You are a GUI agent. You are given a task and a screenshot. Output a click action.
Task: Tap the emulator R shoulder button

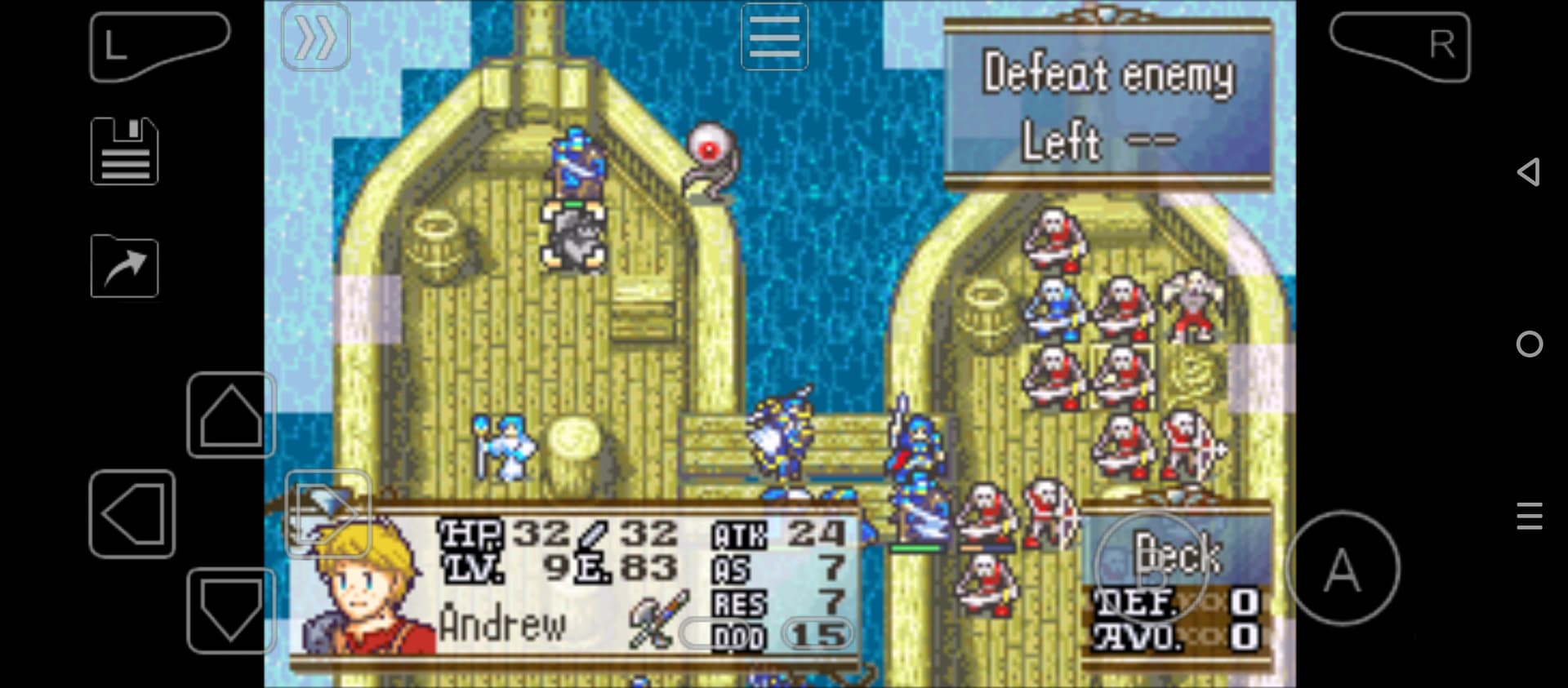click(x=1400, y=46)
